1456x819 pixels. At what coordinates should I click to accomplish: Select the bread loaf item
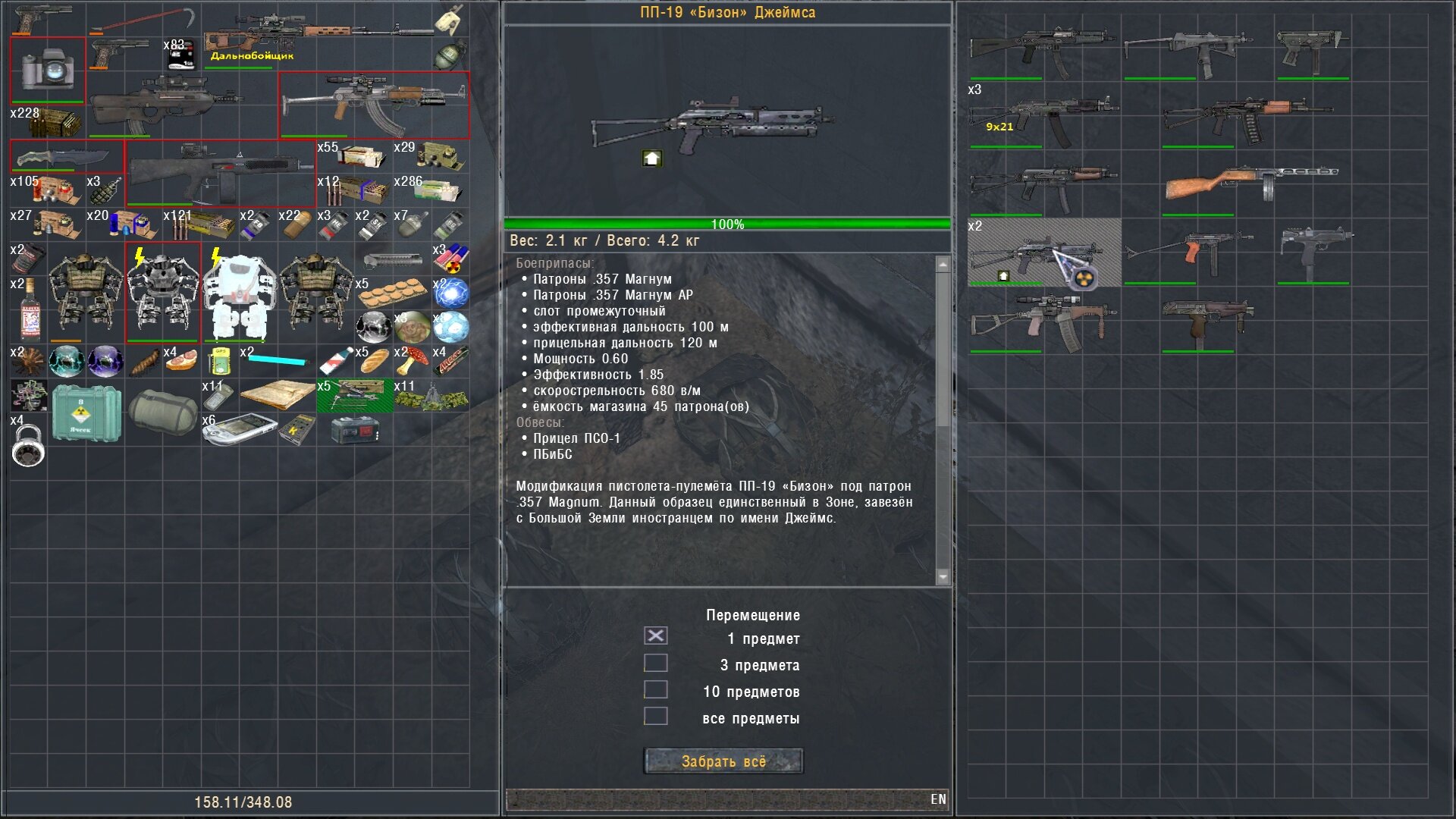click(373, 362)
